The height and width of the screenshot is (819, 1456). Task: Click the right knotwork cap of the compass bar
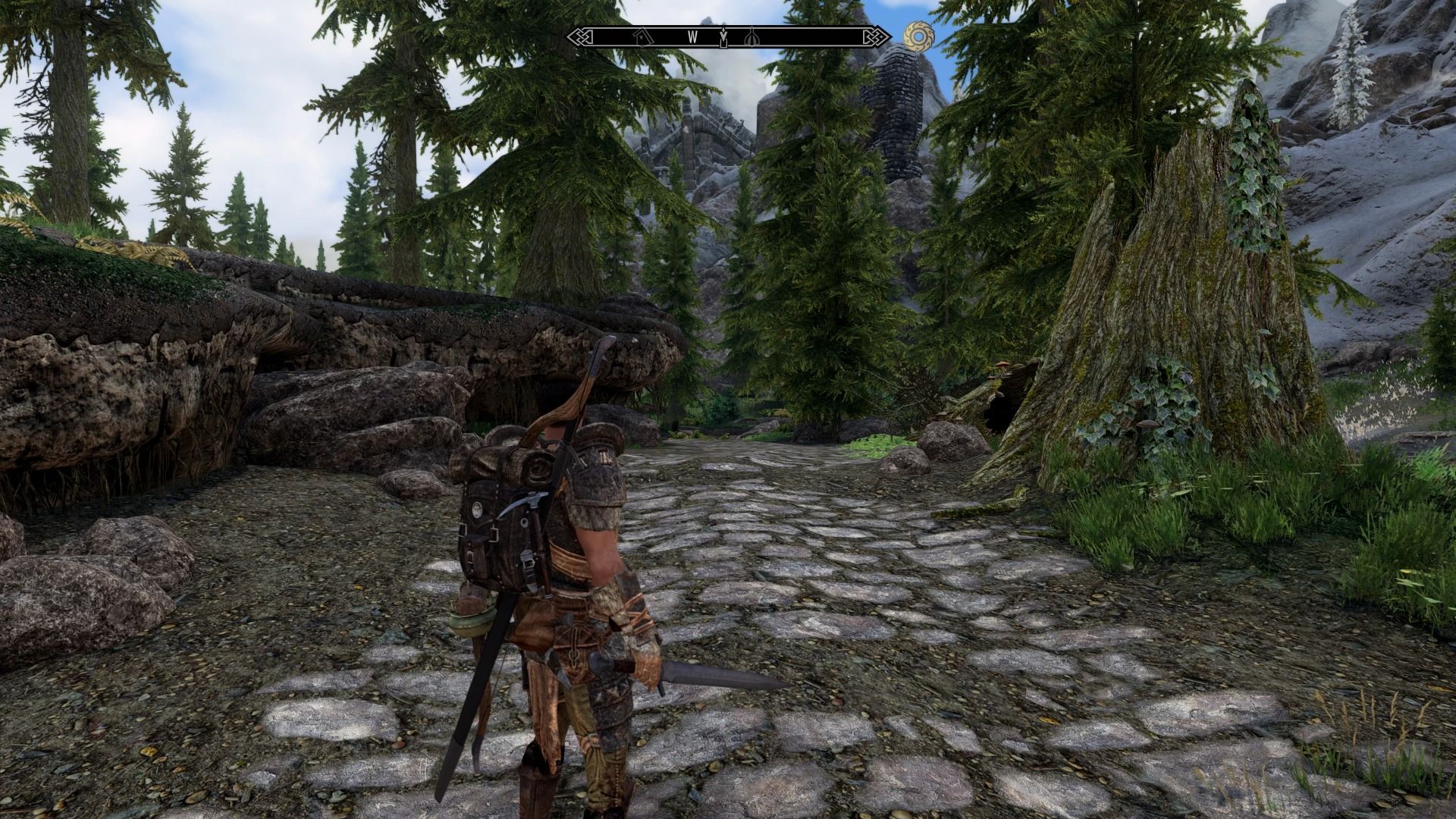point(876,35)
